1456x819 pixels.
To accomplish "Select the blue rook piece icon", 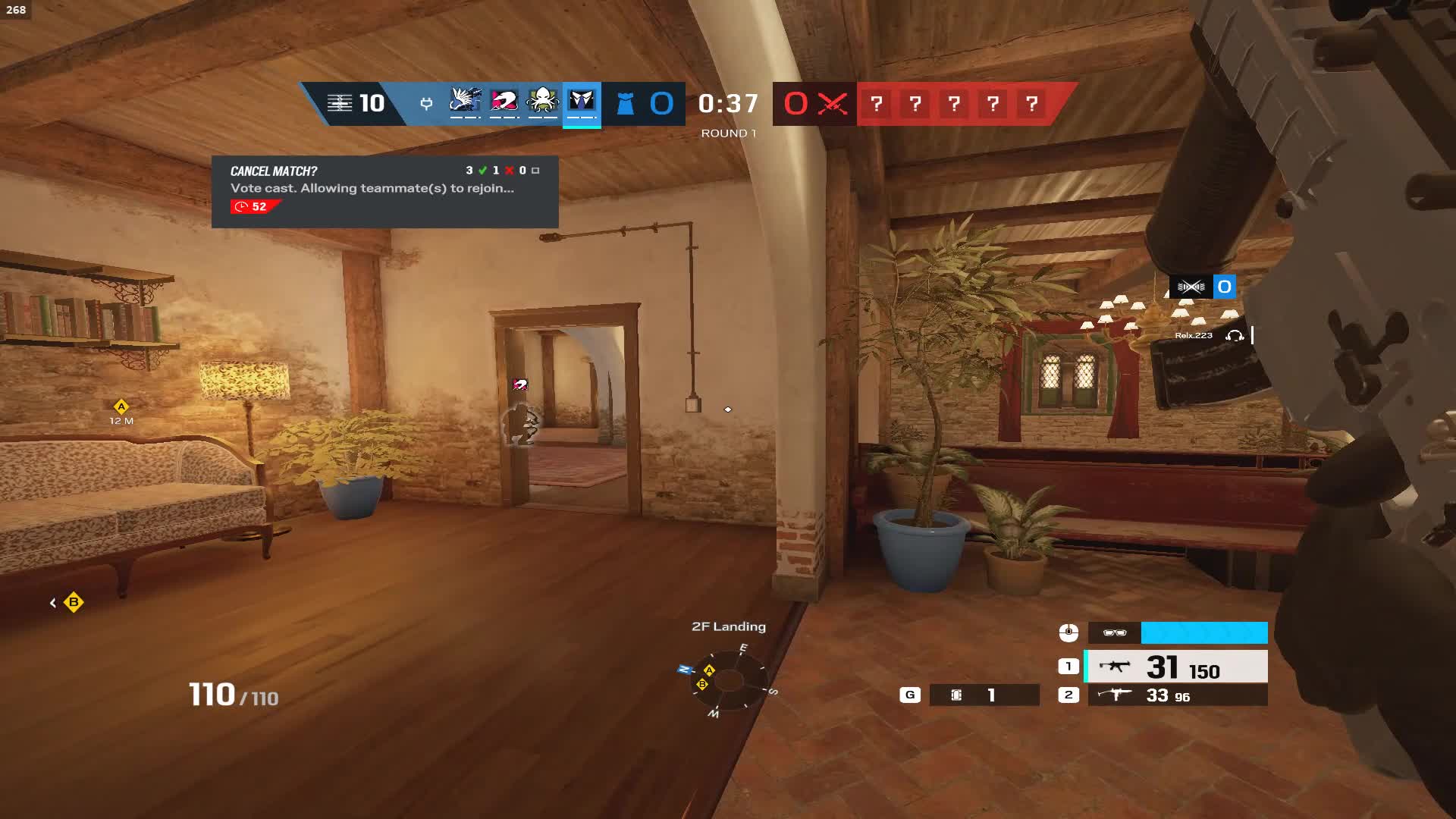I will 625,104.
